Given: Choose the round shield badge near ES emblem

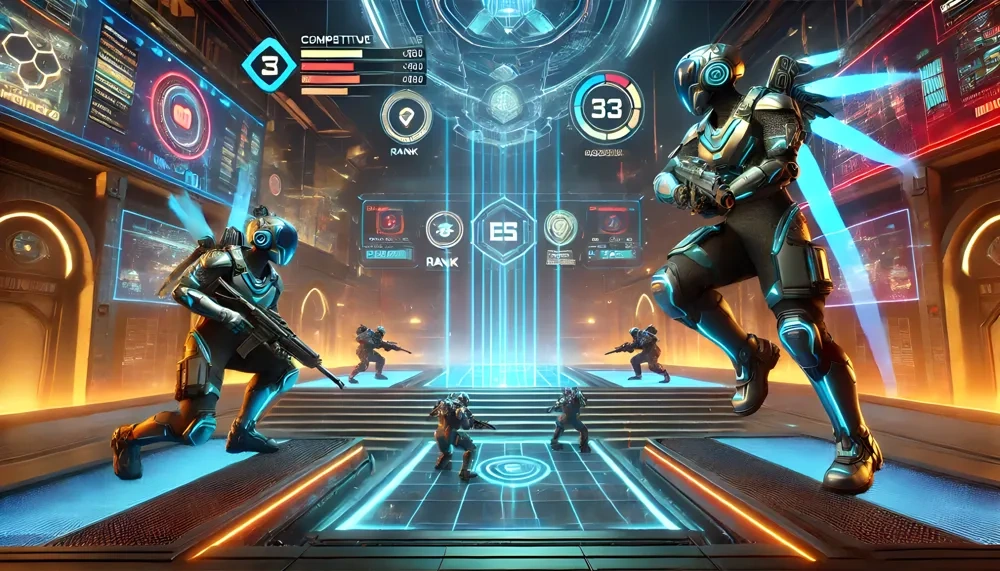Looking at the screenshot, I should click(561, 228).
